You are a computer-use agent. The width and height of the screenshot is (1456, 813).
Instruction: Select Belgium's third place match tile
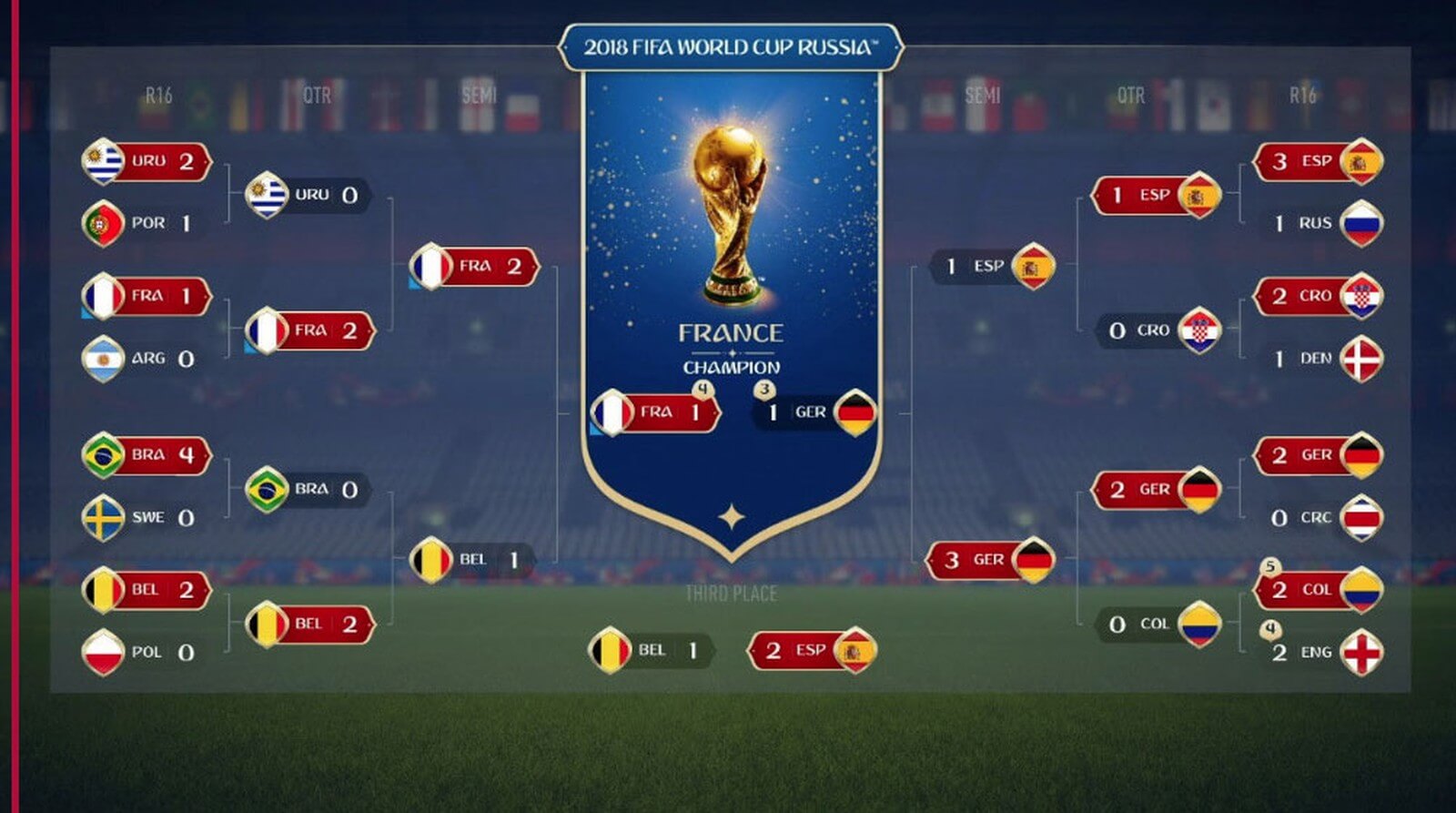click(x=649, y=650)
